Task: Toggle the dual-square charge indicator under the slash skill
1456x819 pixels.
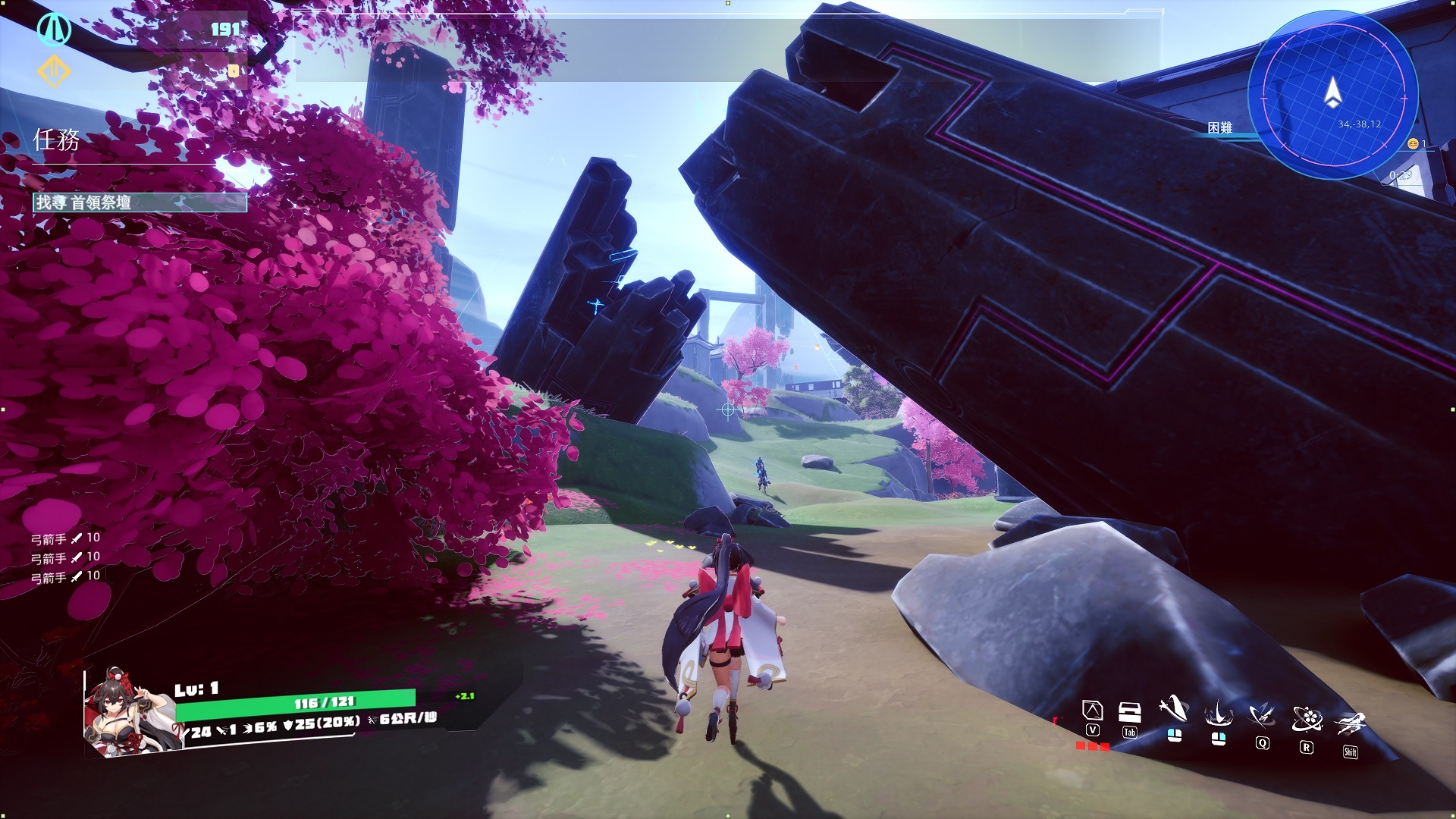Action: pos(1174,734)
